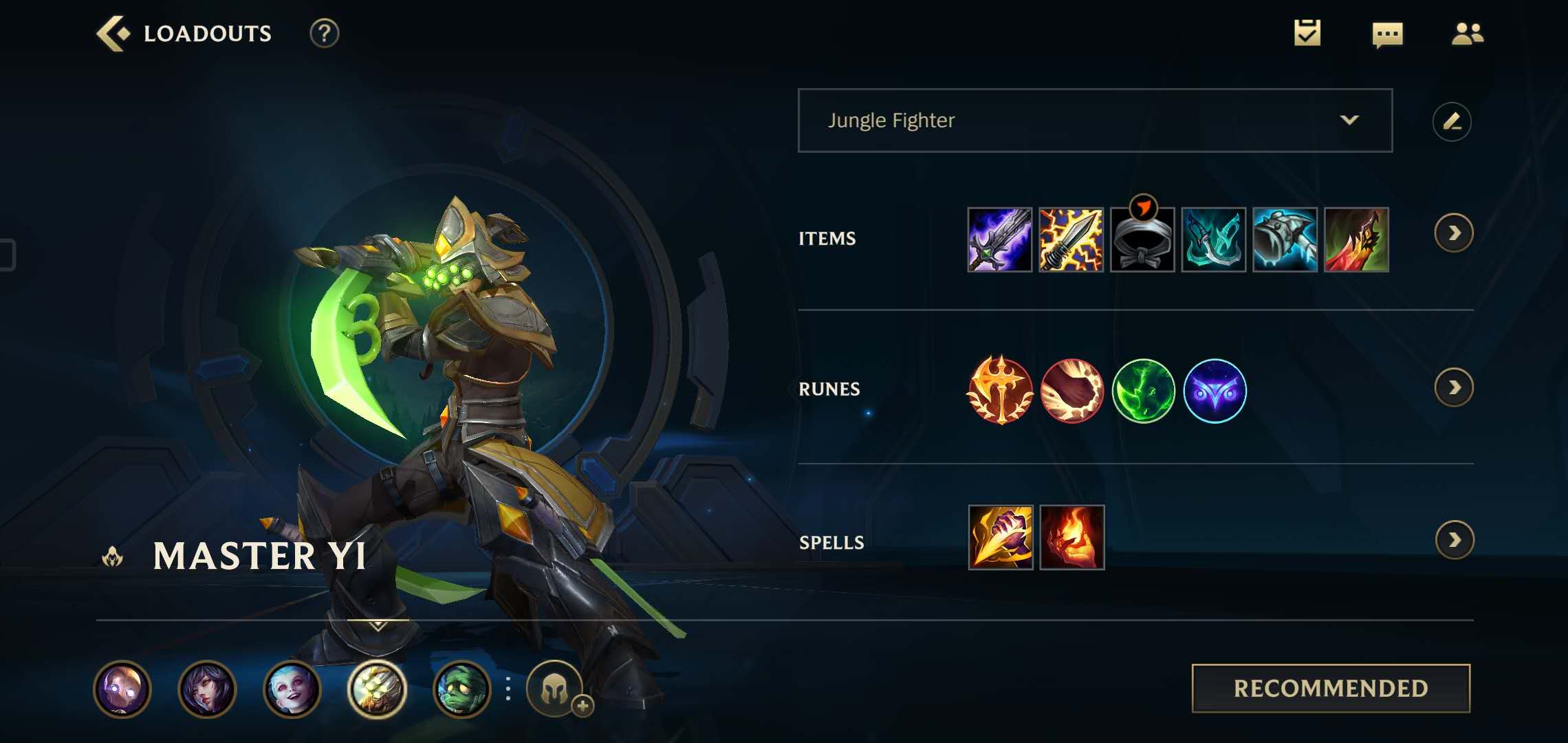Viewport: 1568px width, 743px height.
Task: Click the pencil edit loadout button
Action: tap(1451, 122)
